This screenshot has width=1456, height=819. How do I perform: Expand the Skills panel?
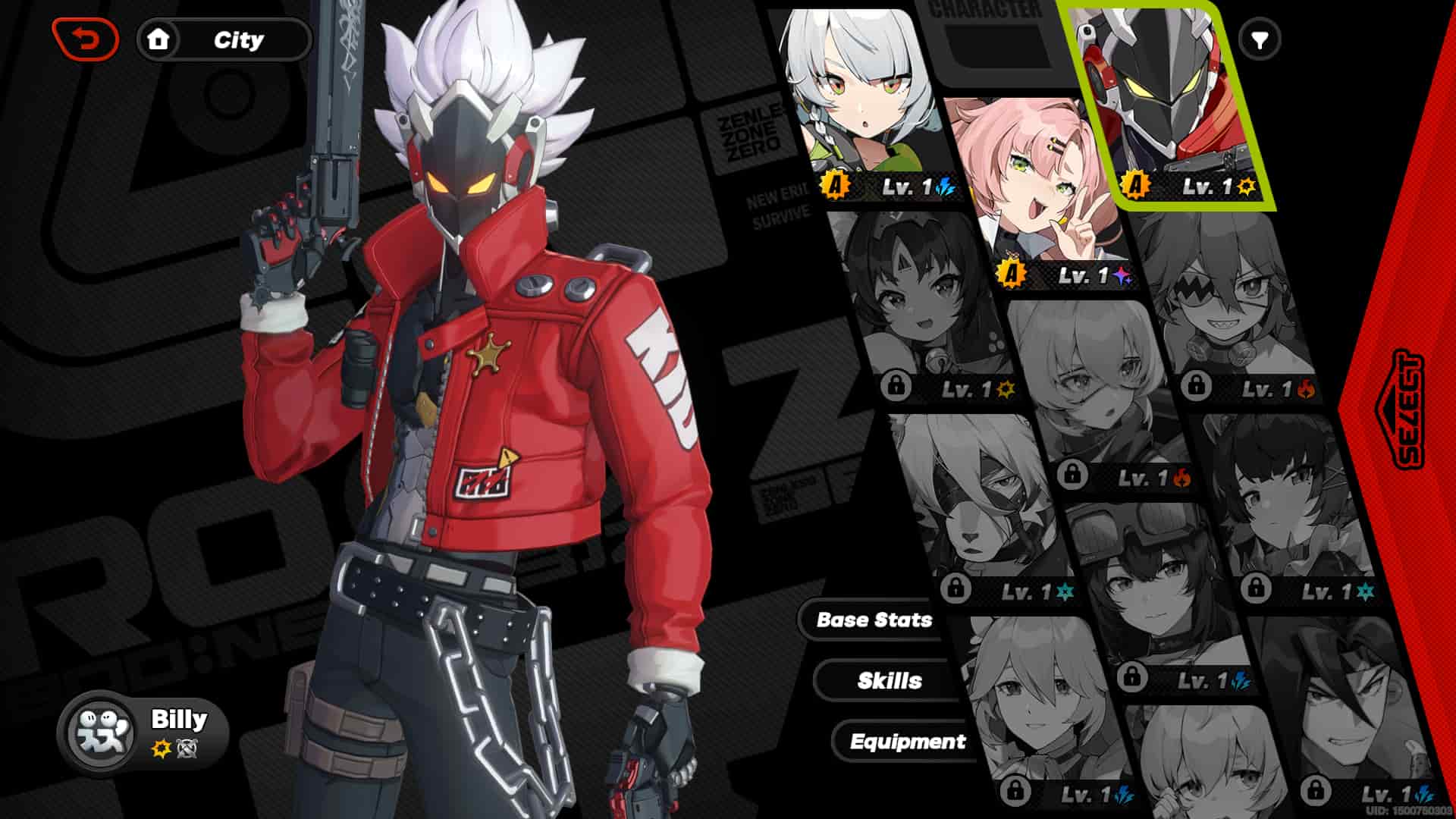click(x=889, y=681)
